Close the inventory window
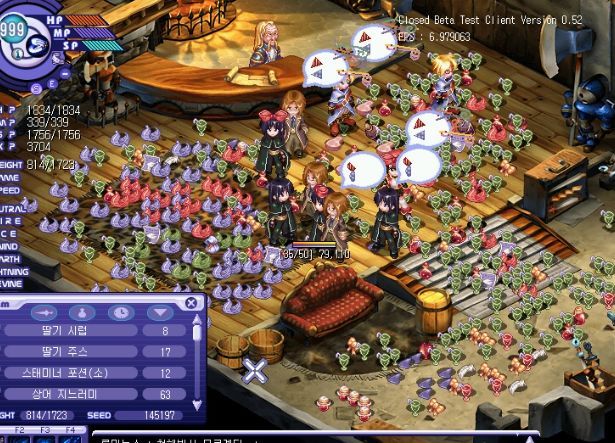Viewport: 615px width, 443px height. 191,303
